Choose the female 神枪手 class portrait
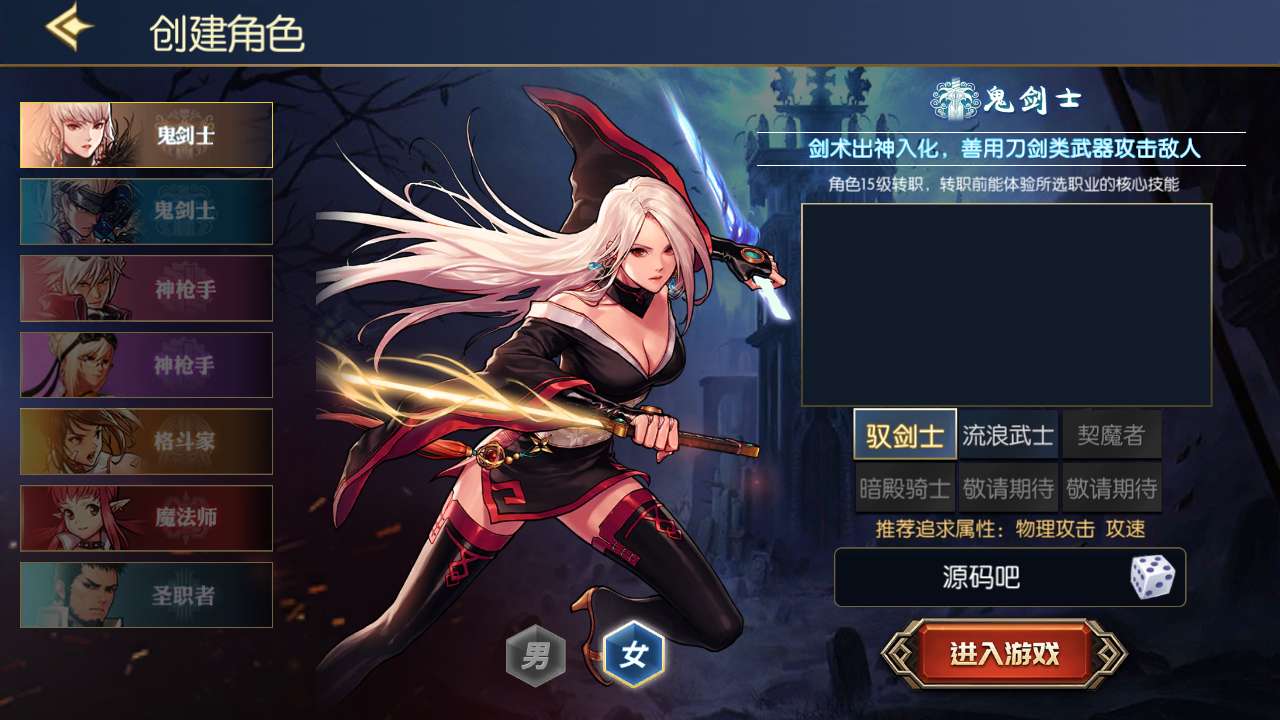 [x=145, y=364]
